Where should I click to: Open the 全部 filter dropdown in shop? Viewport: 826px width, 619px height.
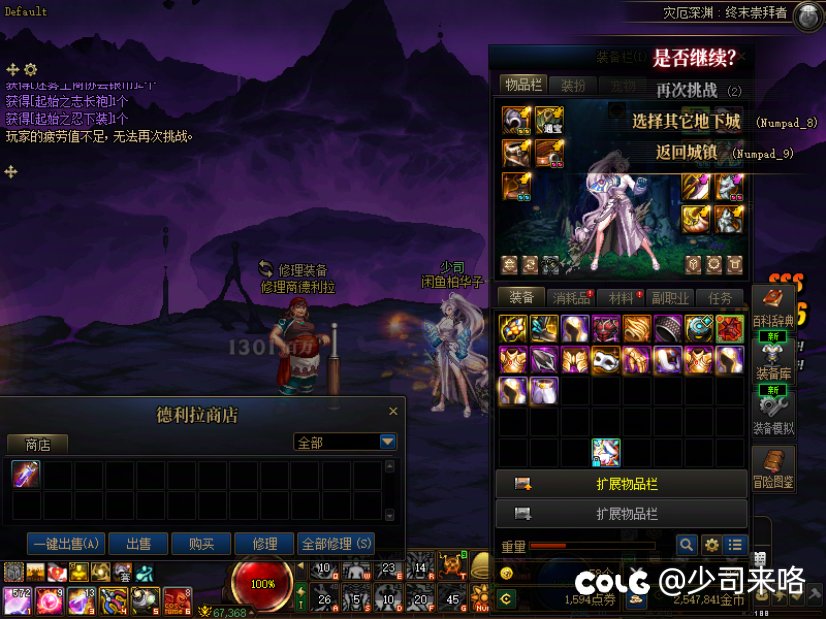(388, 441)
